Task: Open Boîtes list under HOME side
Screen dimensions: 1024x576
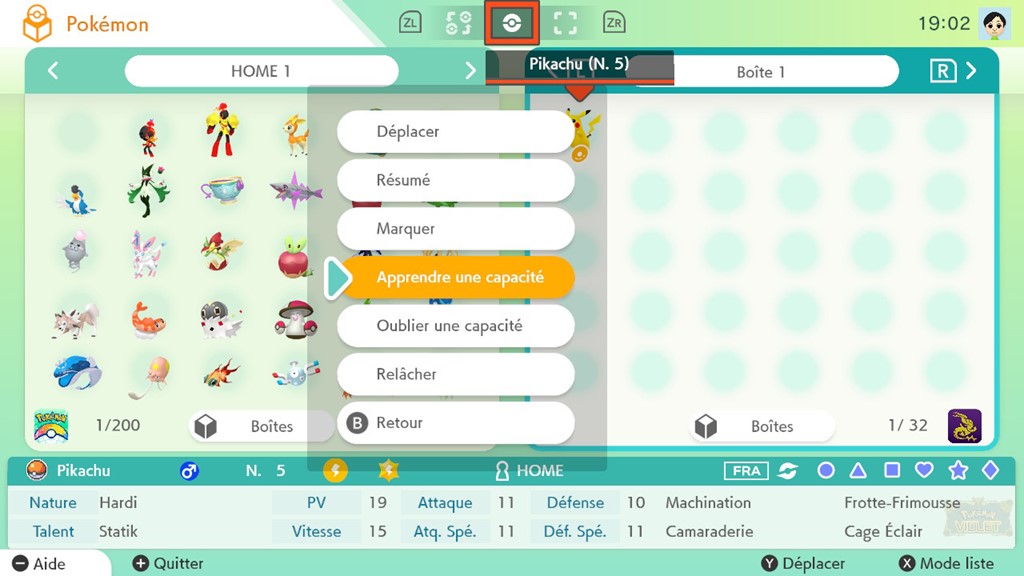Action: (259, 426)
